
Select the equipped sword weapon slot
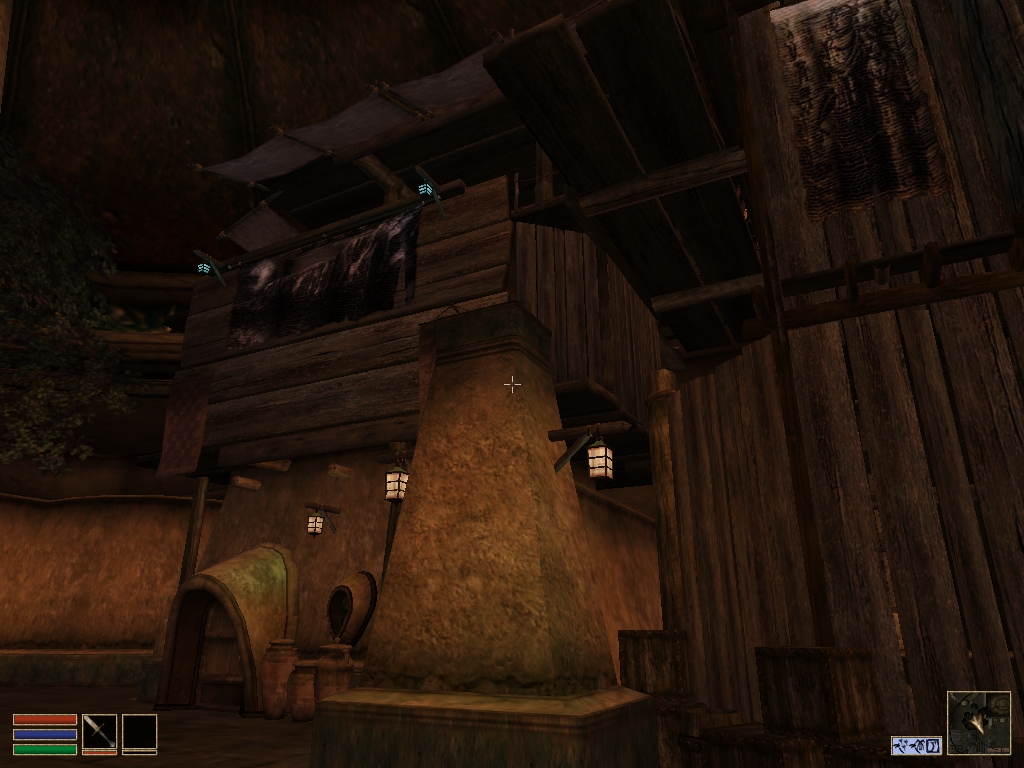click(99, 732)
